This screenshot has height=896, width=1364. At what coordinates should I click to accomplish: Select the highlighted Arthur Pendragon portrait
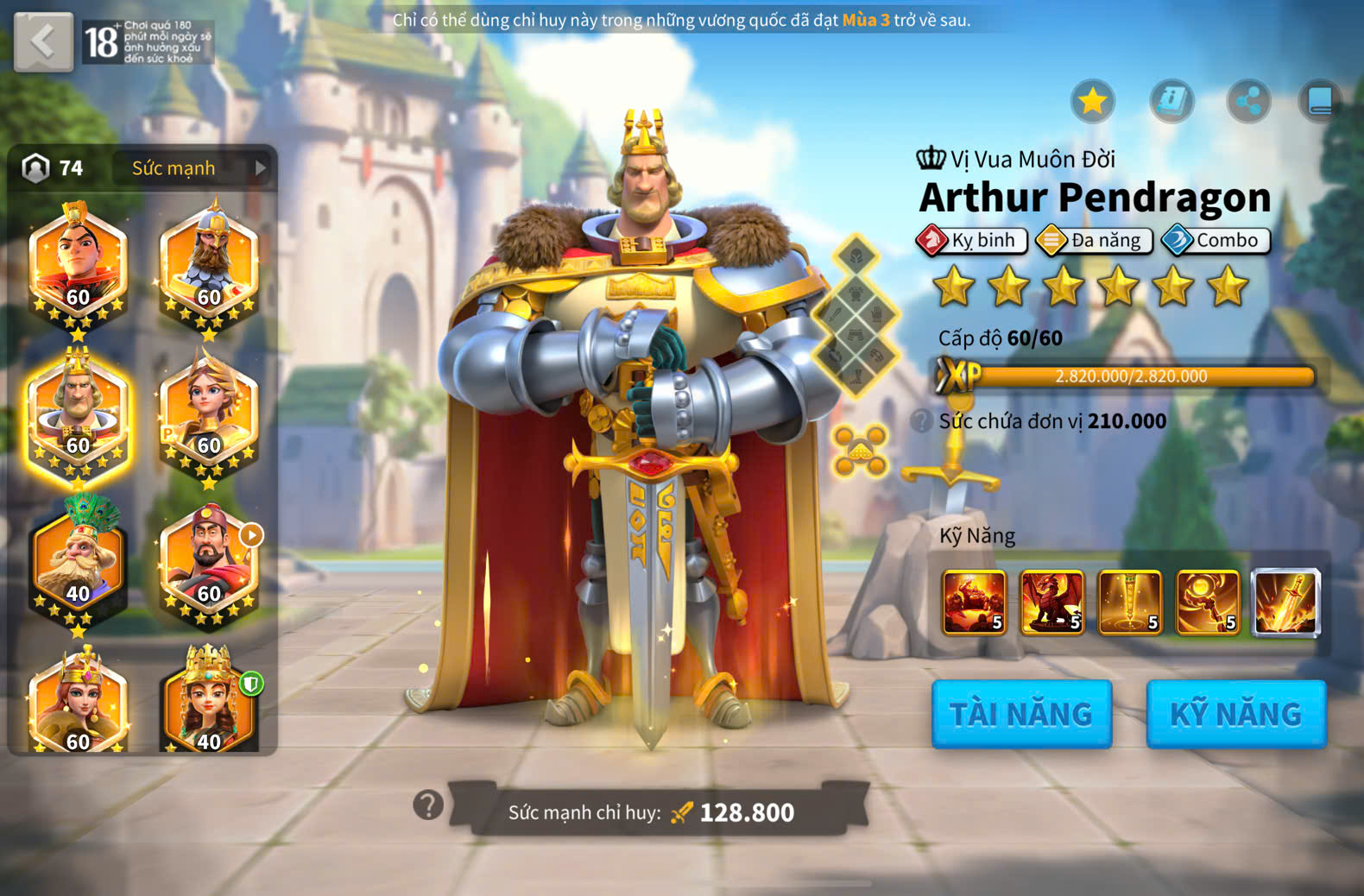coord(78,414)
